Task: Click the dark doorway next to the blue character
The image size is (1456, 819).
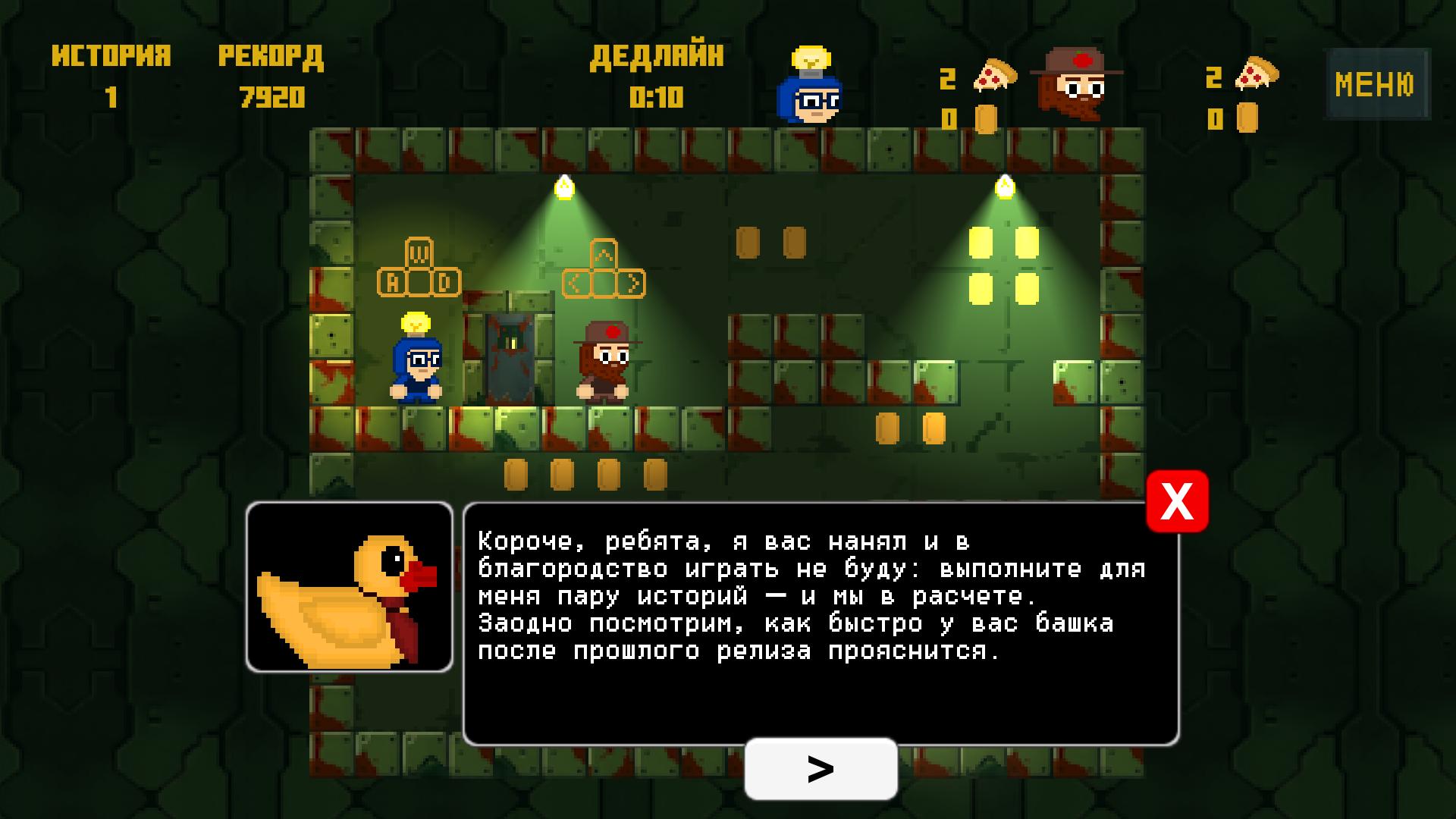Action: pos(511,356)
